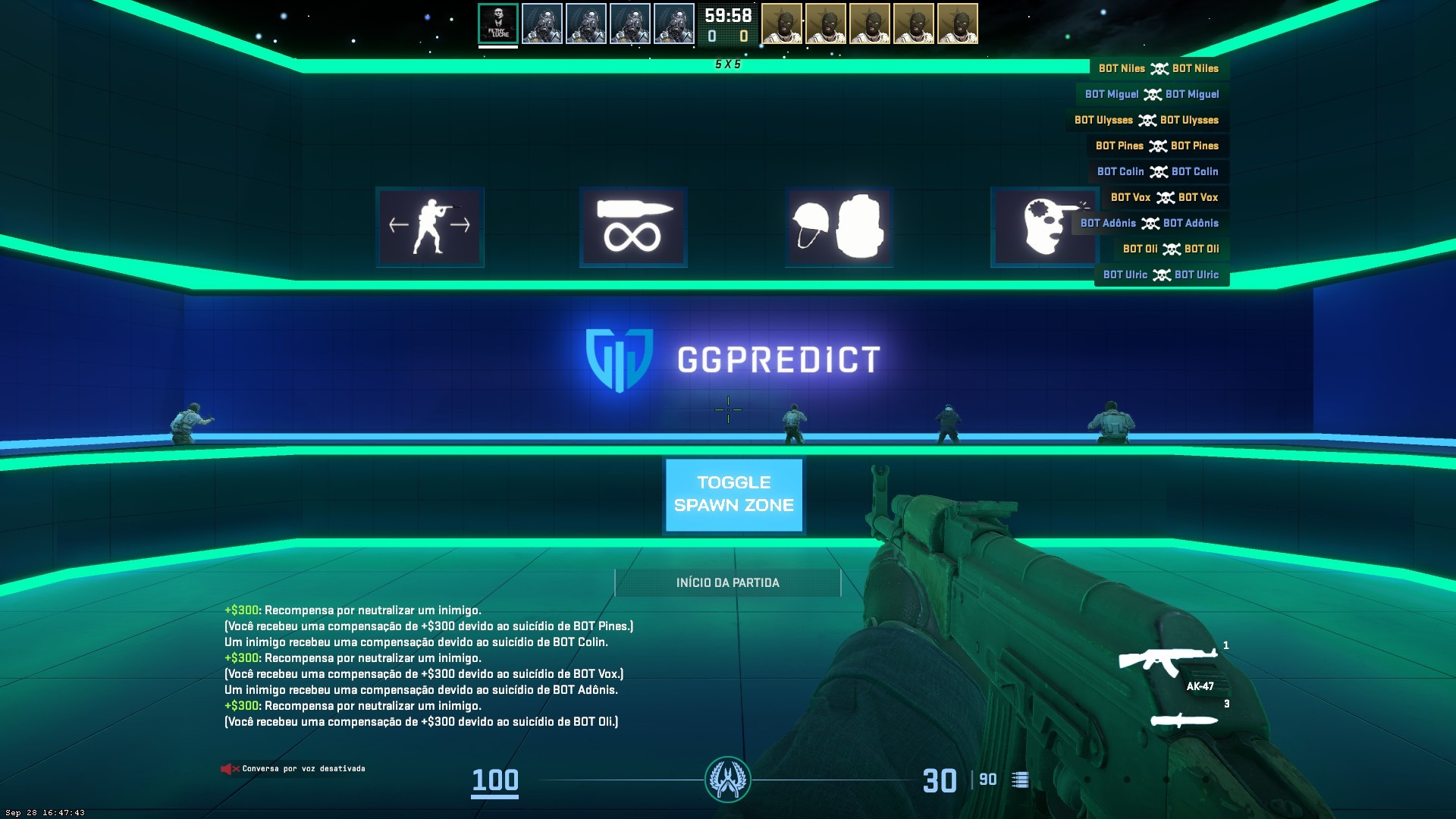The height and width of the screenshot is (819, 1456).
Task: Activate the Toggle Spawn Zone button
Action: click(733, 494)
